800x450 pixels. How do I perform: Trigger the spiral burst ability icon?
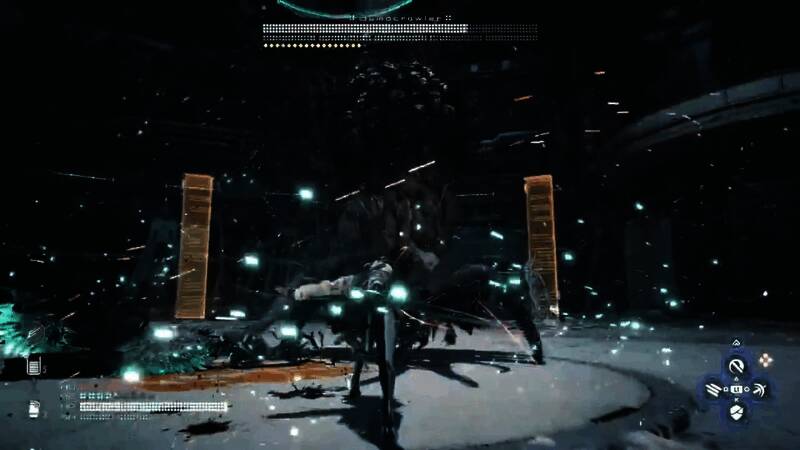[759, 388]
